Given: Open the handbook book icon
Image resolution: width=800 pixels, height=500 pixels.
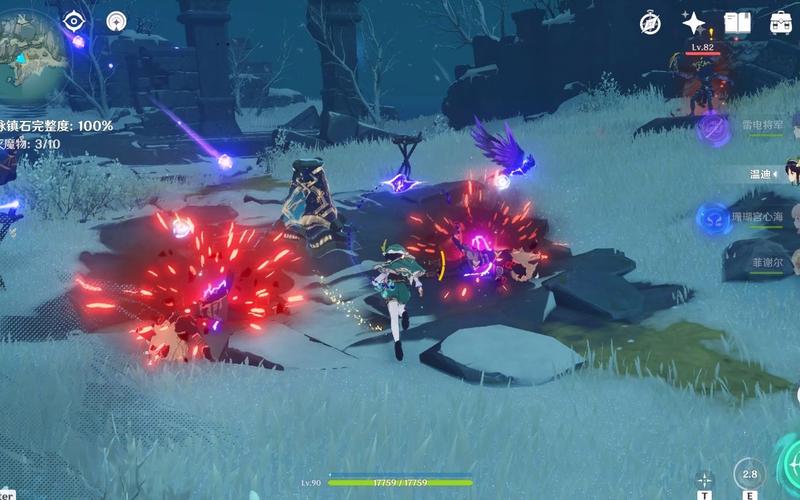Looking at the screenshot, I should [x=738, y=22].
